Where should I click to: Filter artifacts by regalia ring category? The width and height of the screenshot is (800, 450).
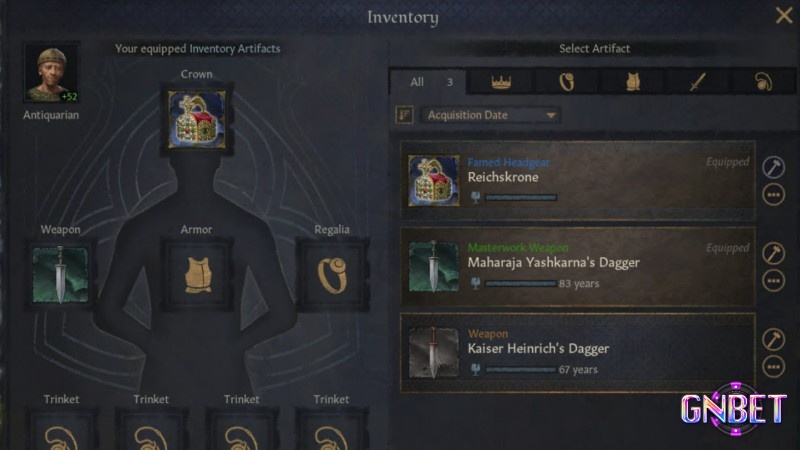pyautogui.click(x=567, y=82)
